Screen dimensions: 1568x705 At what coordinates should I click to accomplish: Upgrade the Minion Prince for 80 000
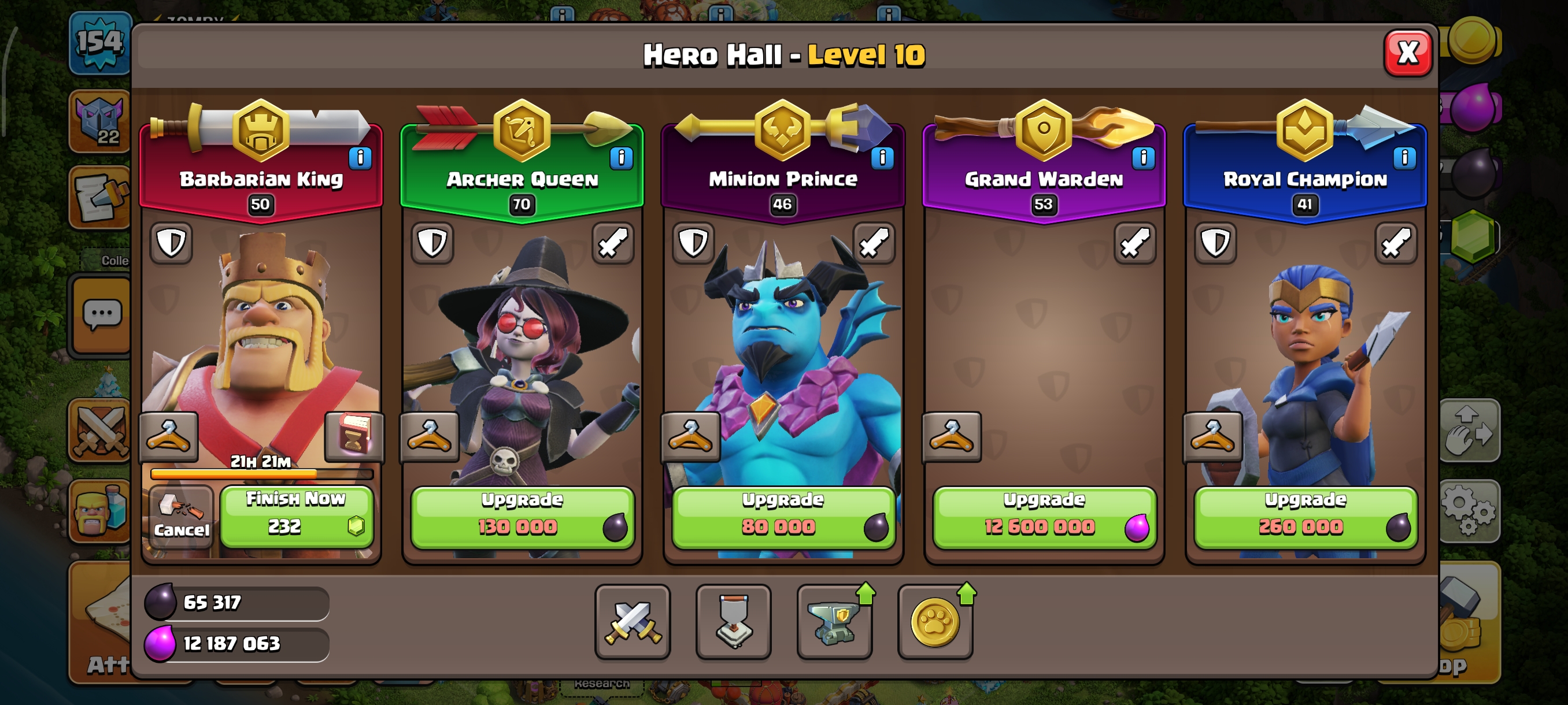[783, 517]
